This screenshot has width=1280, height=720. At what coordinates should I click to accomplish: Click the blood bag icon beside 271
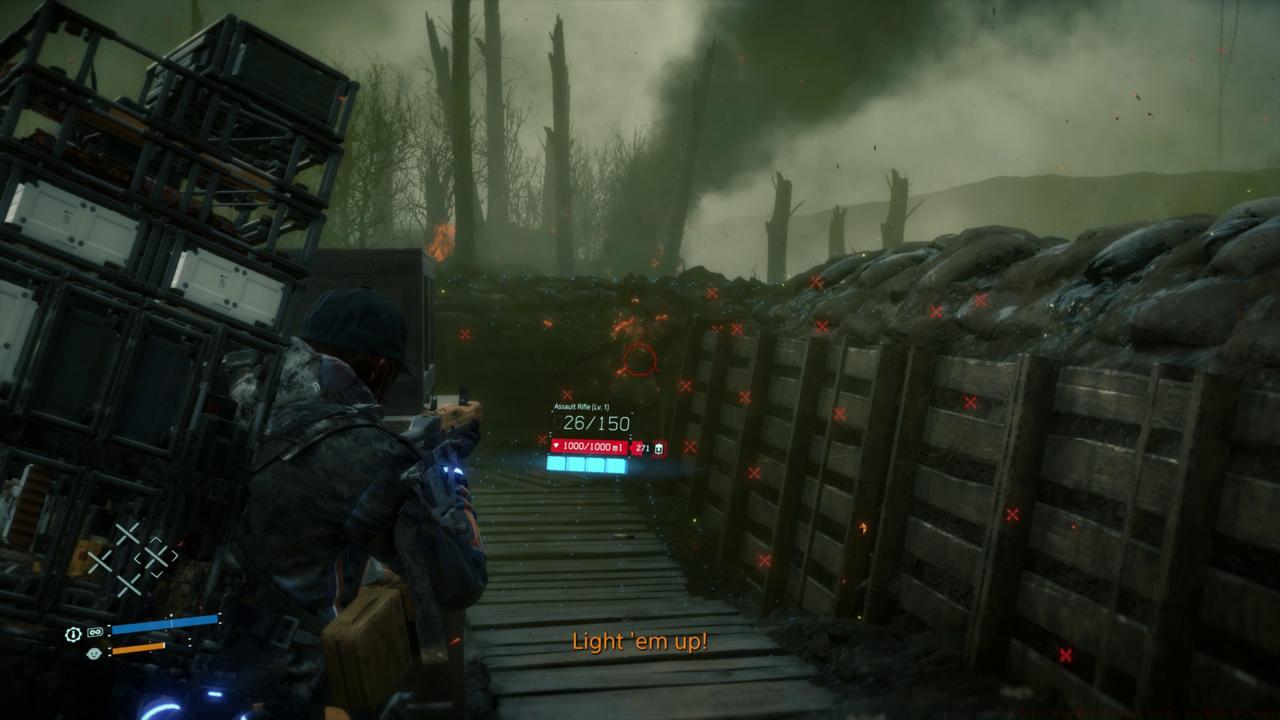tap(658, 449)
